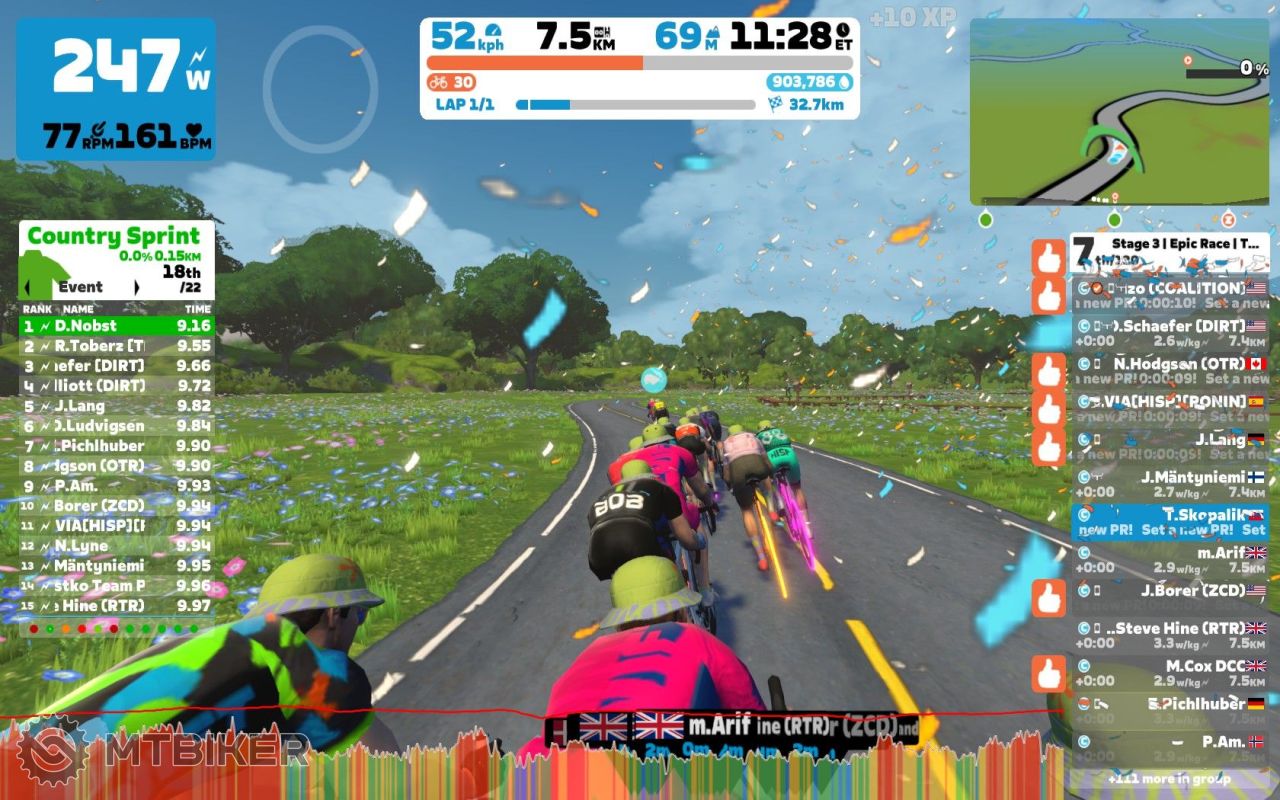Viewport: 1280px width, 800px height.
Task: Show previous leaderboard filter with left arrow
Action: tap(28, 287)
